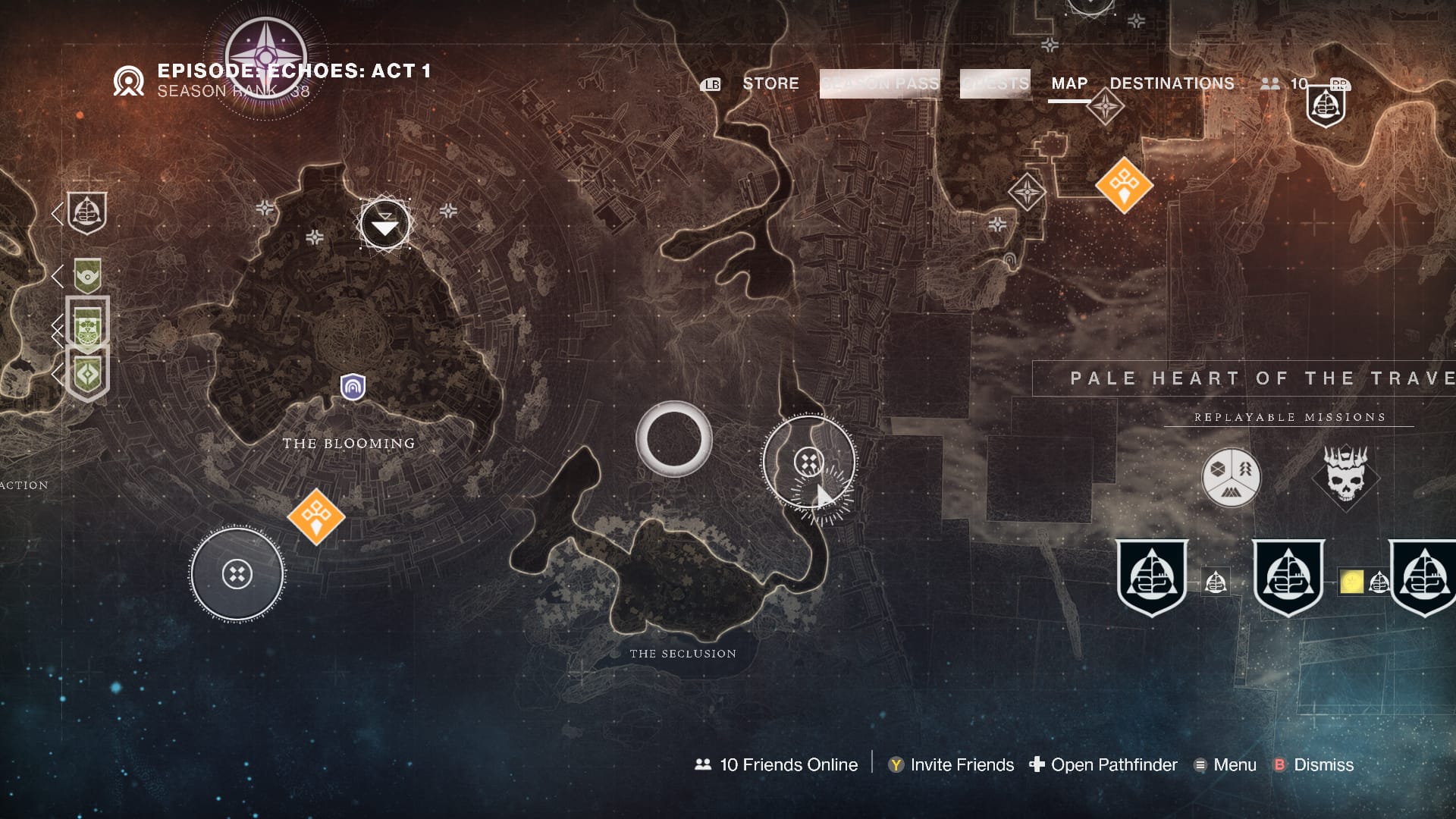
Task: Select the Ghost shield badge in the left sidebar
Action: (86, 215)
